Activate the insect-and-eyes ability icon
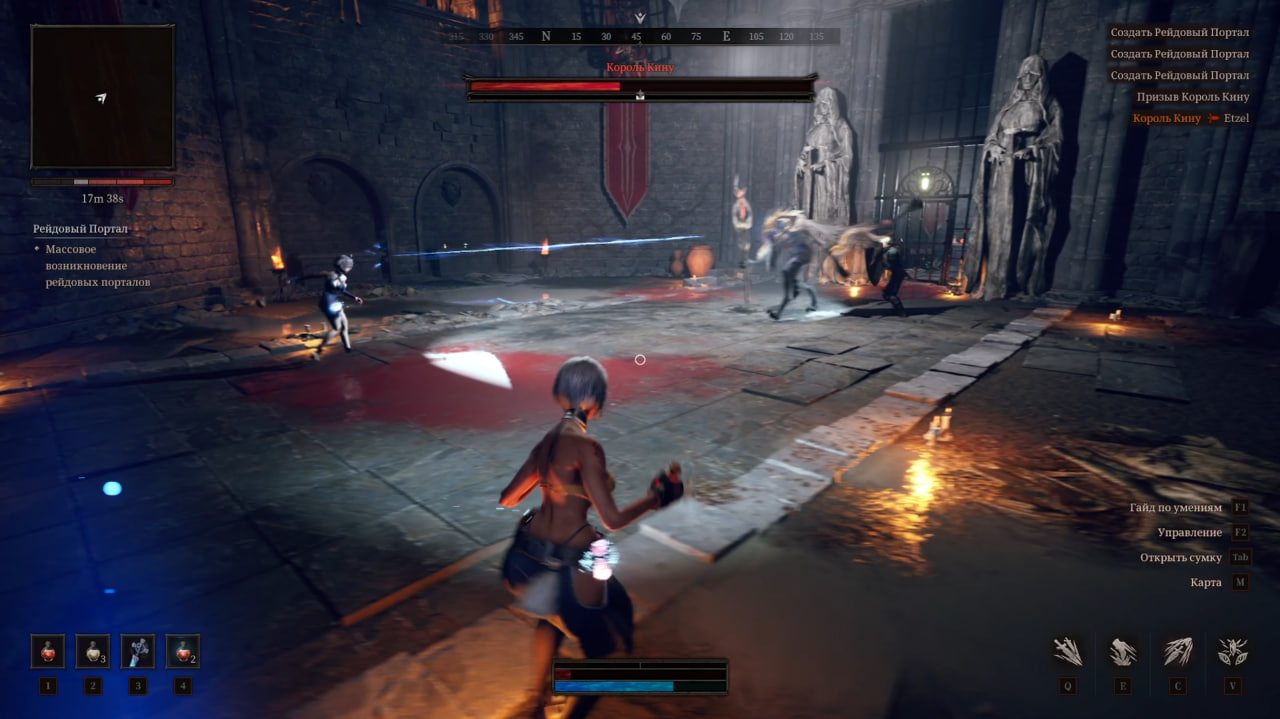 (x=1232, y=652)
